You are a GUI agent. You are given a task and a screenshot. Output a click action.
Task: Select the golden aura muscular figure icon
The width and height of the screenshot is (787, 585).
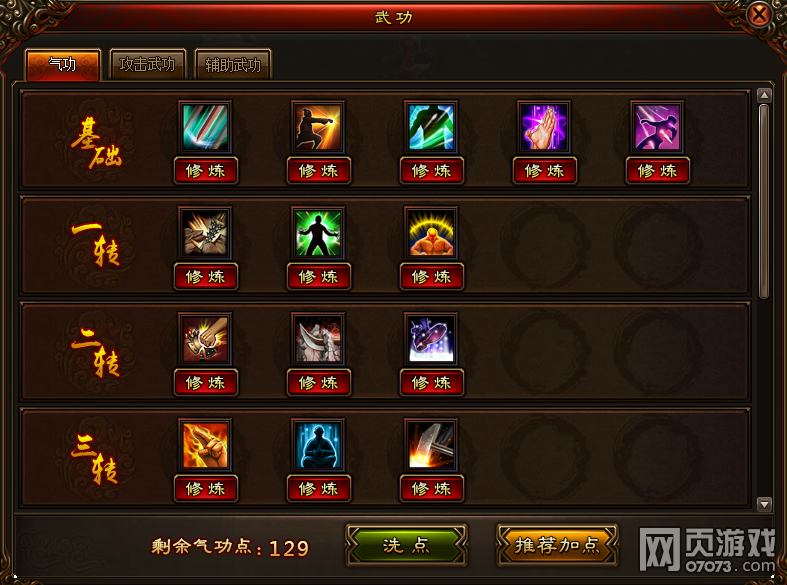coord(432,233)
